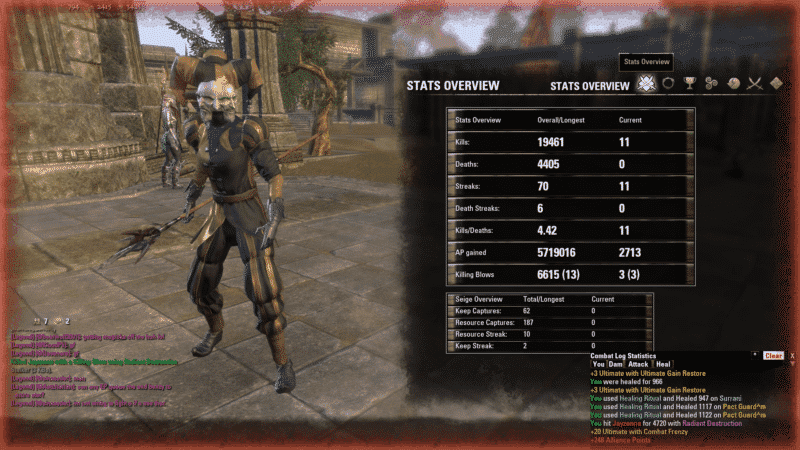Open the triple-spiral swirl tab
Screen dimensions: 800x450
pyautogui.click(x=711, y=85)
